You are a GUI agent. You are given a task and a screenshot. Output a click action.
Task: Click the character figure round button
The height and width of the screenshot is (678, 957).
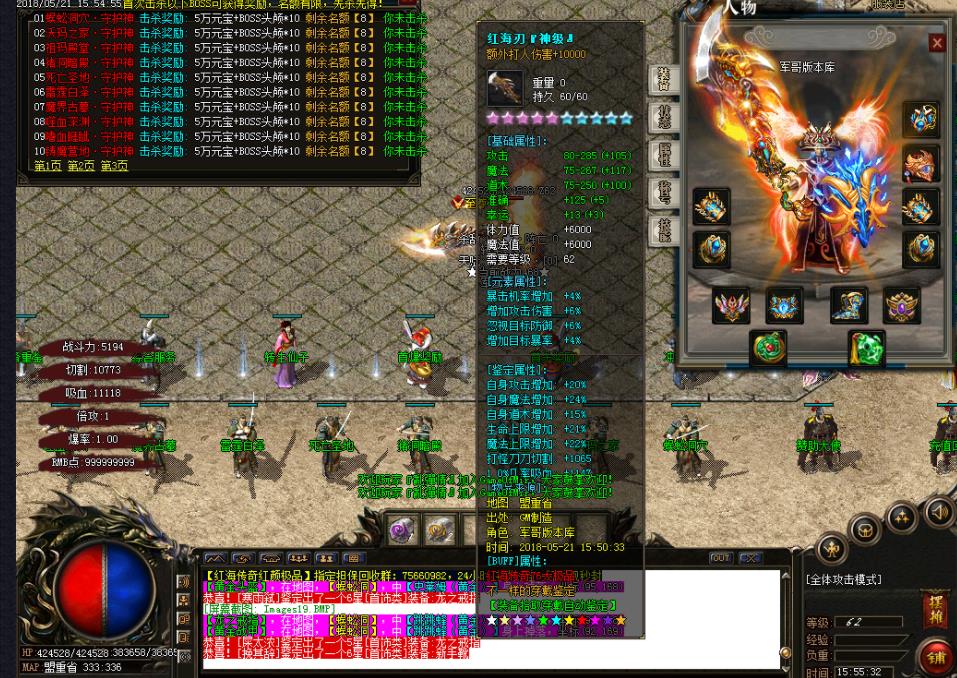832,548
